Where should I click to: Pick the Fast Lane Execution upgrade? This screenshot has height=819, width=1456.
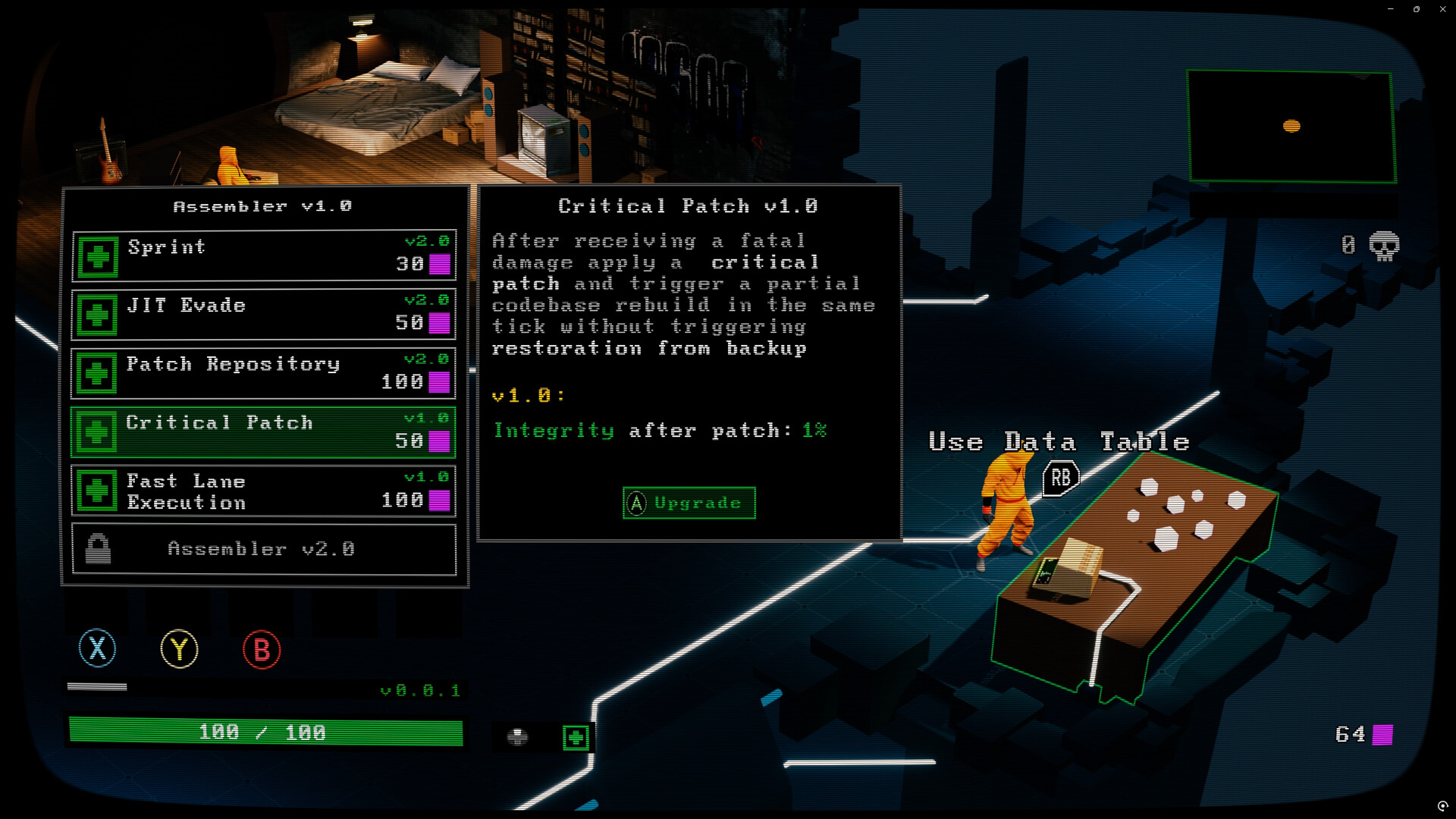click(x=264, y=491)
